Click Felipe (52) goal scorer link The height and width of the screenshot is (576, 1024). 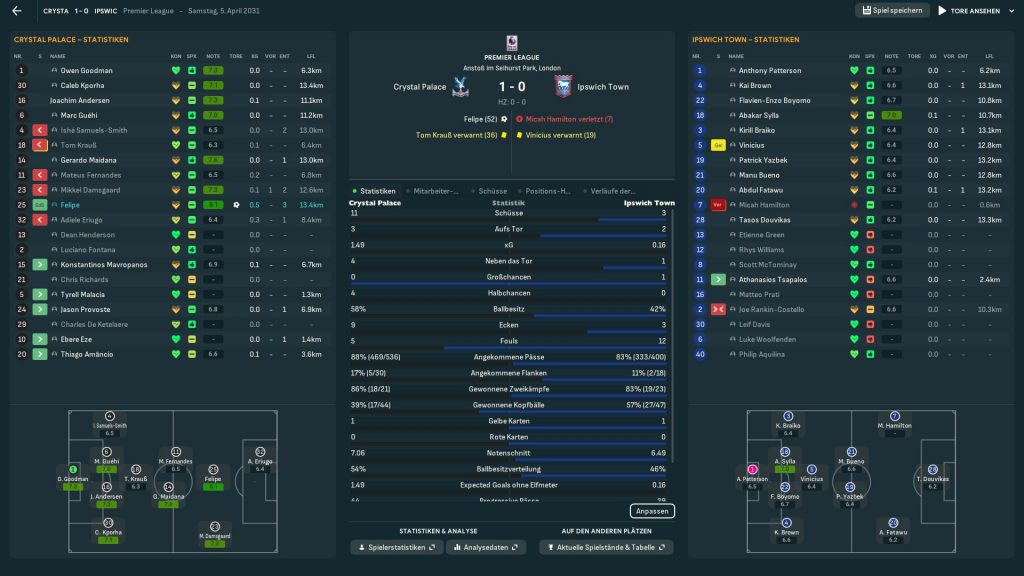(479, 119)
